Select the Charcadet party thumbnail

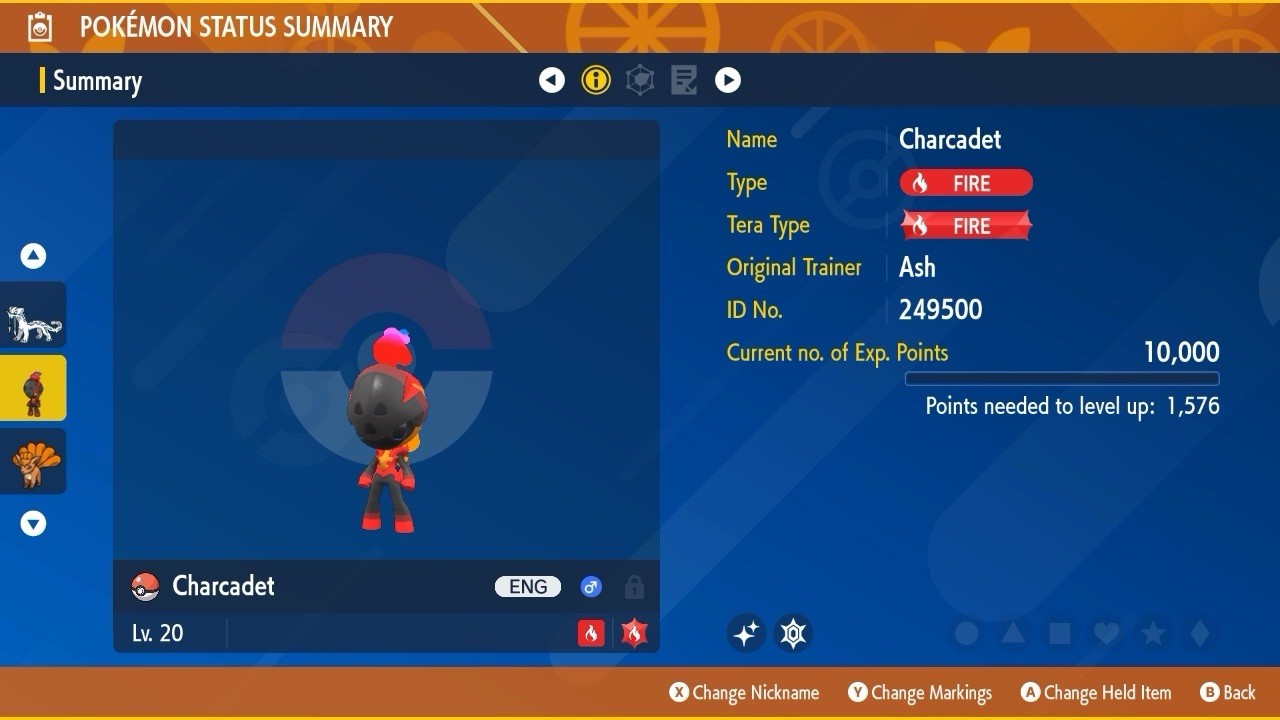(34, 388)
